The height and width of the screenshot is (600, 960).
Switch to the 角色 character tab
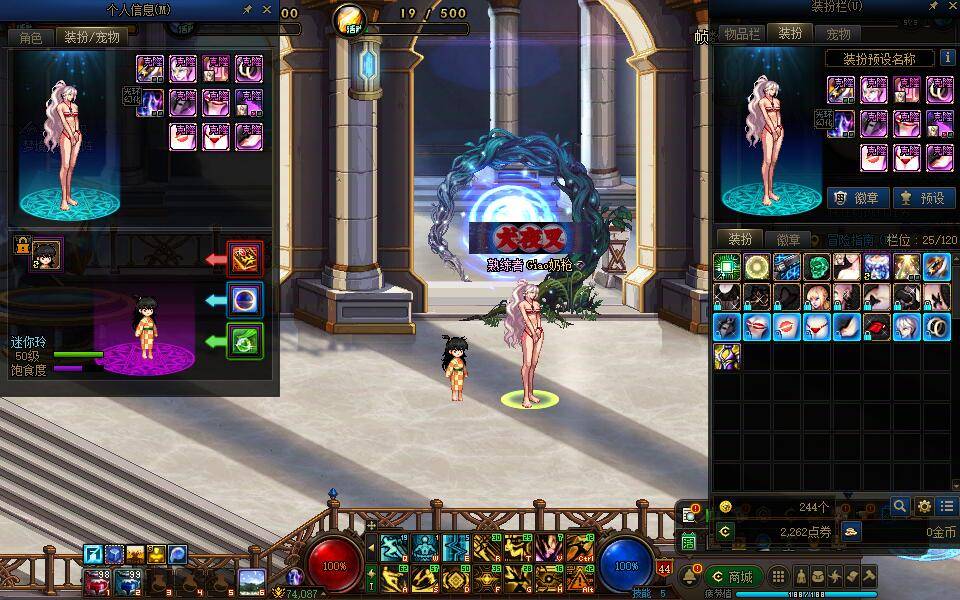[31, 37]
